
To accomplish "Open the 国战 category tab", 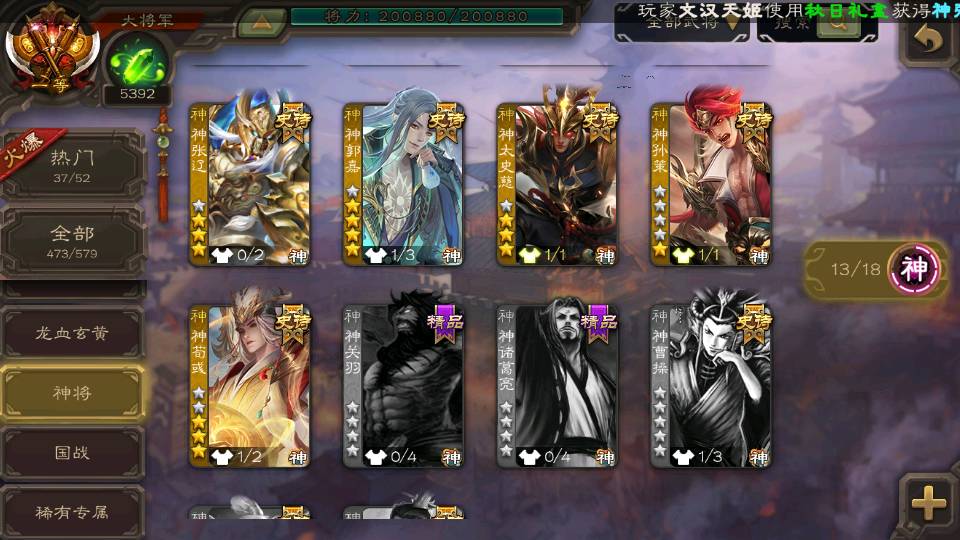I will point(73,453).
